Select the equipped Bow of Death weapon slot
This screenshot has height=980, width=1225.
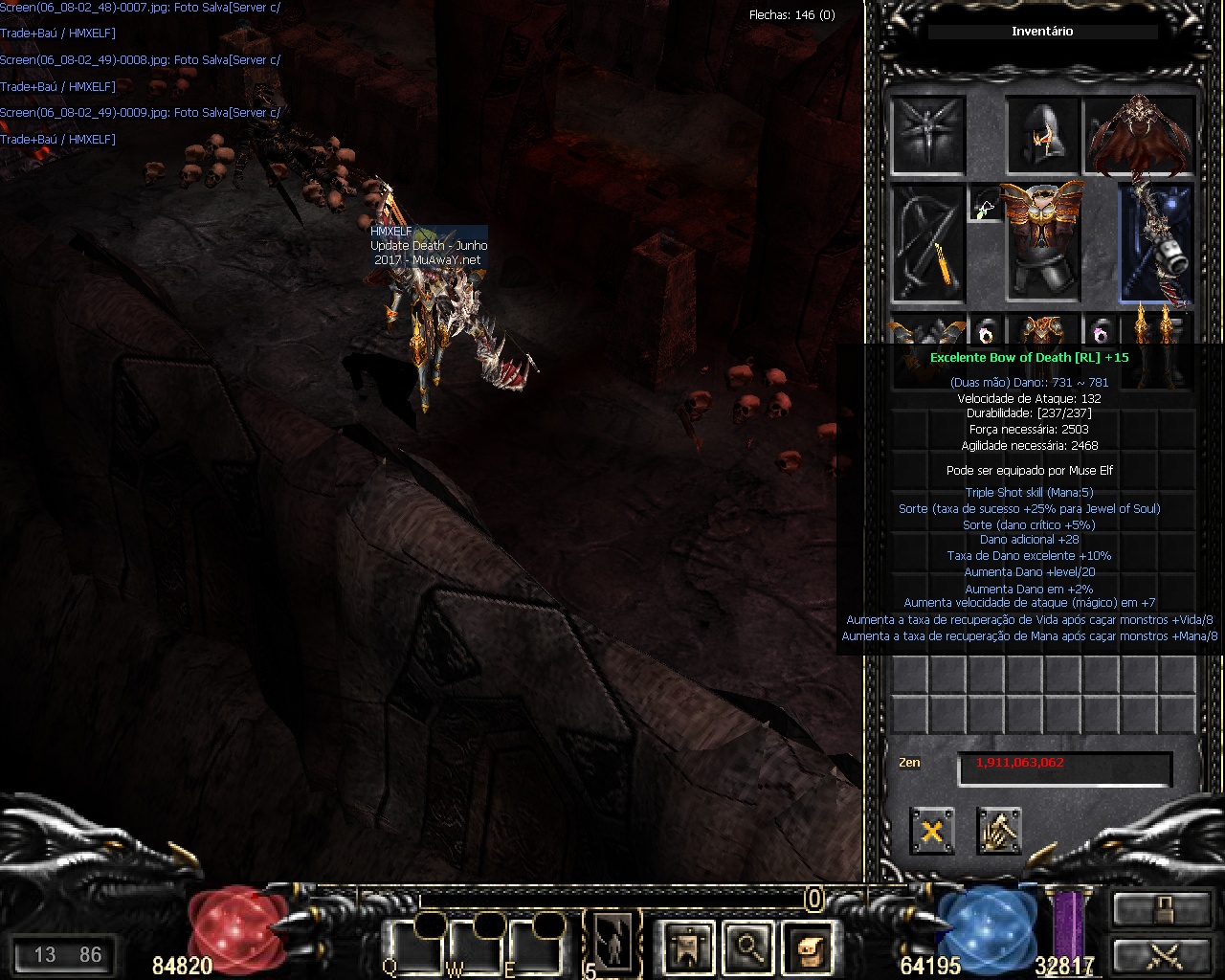click(1156, 243)
